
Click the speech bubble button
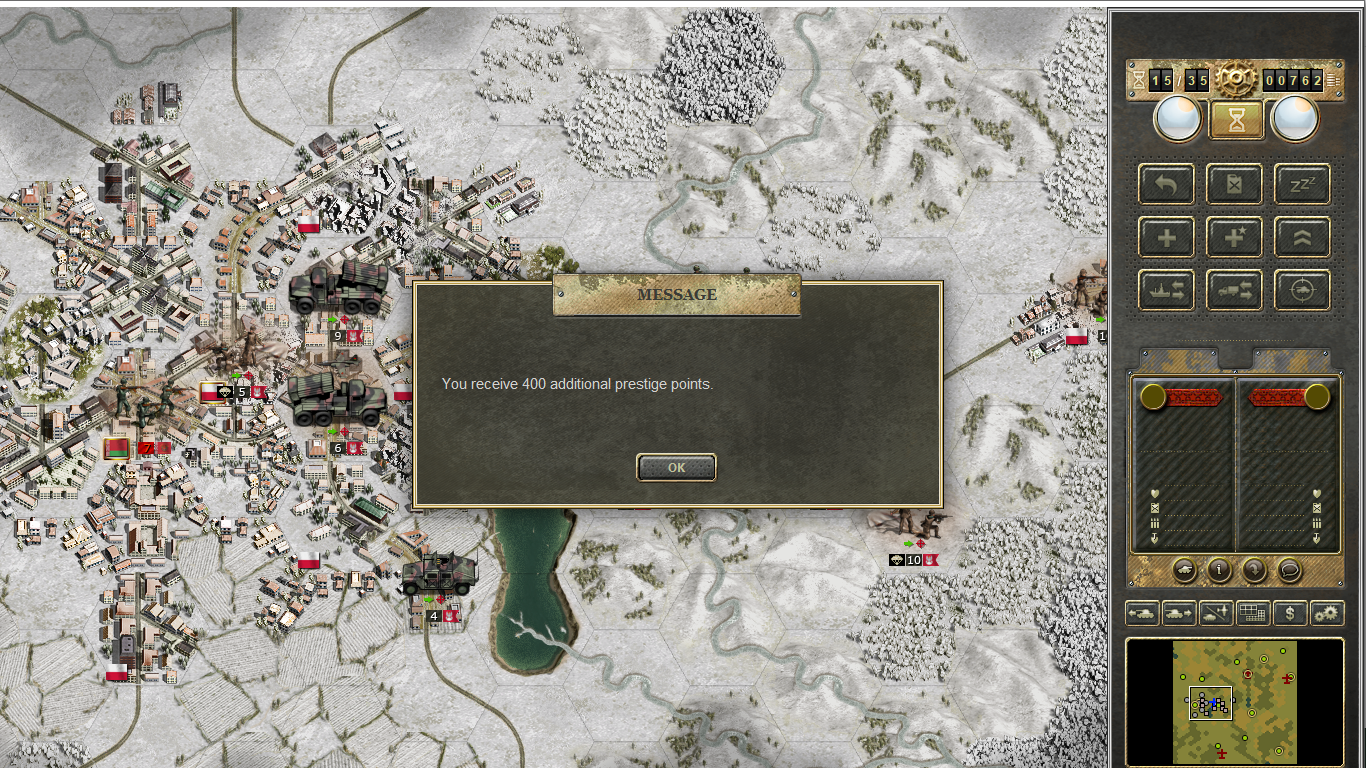coord(1289,570)
